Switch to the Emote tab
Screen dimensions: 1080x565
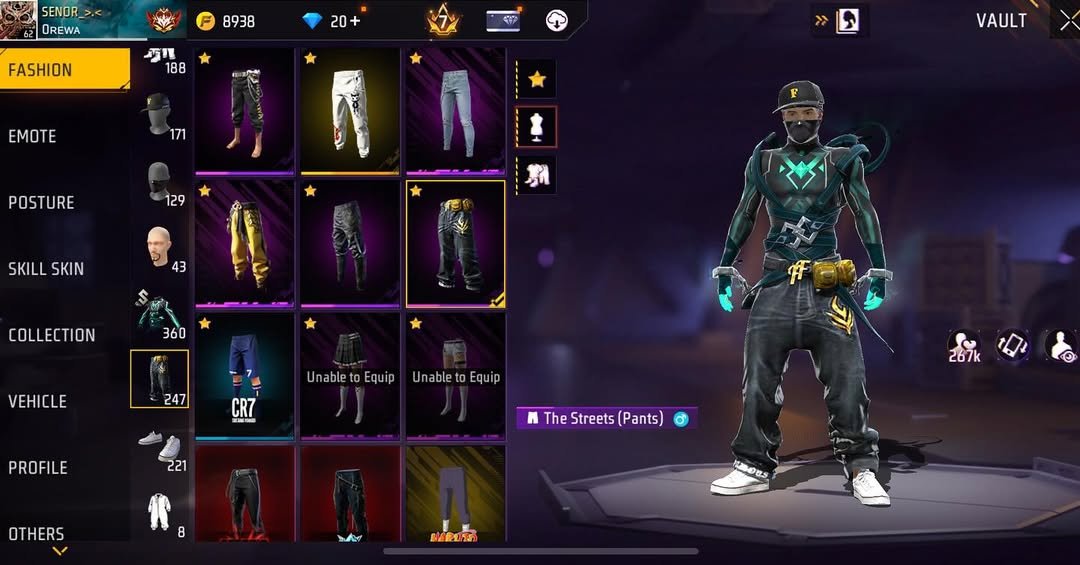coord(33,136)
